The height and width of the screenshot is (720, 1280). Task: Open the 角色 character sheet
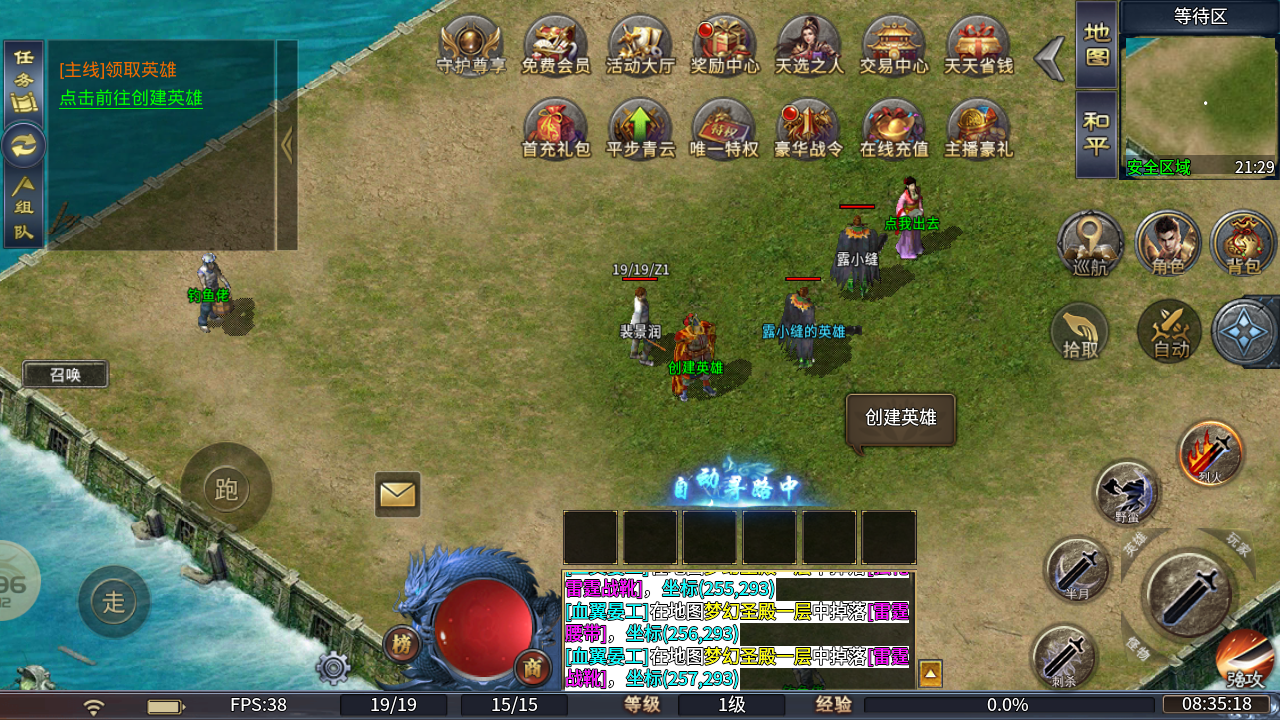(x=1167, y=243)
